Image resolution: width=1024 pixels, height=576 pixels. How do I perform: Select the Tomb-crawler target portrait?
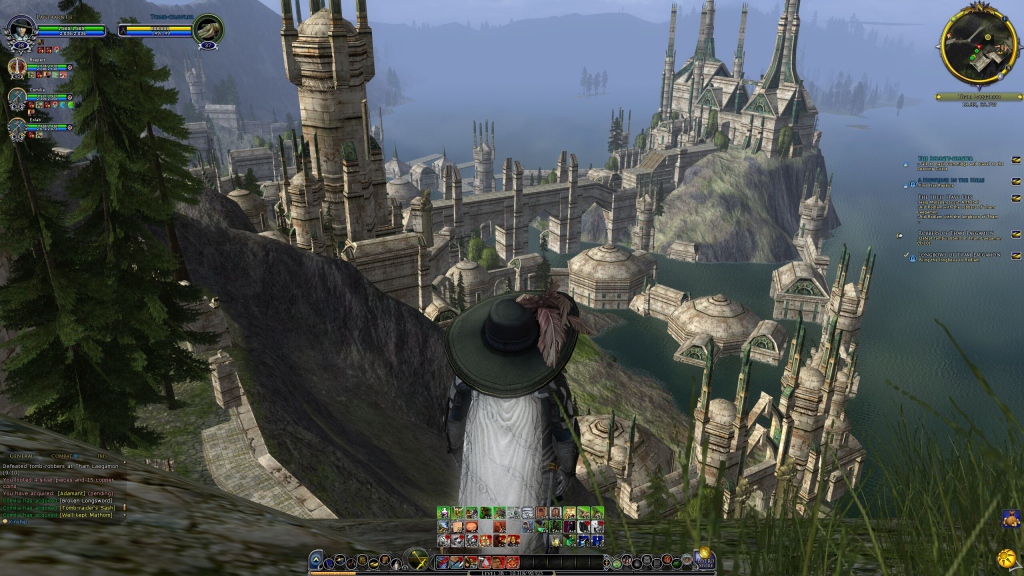pyautogui.click(x=207, y=29)
